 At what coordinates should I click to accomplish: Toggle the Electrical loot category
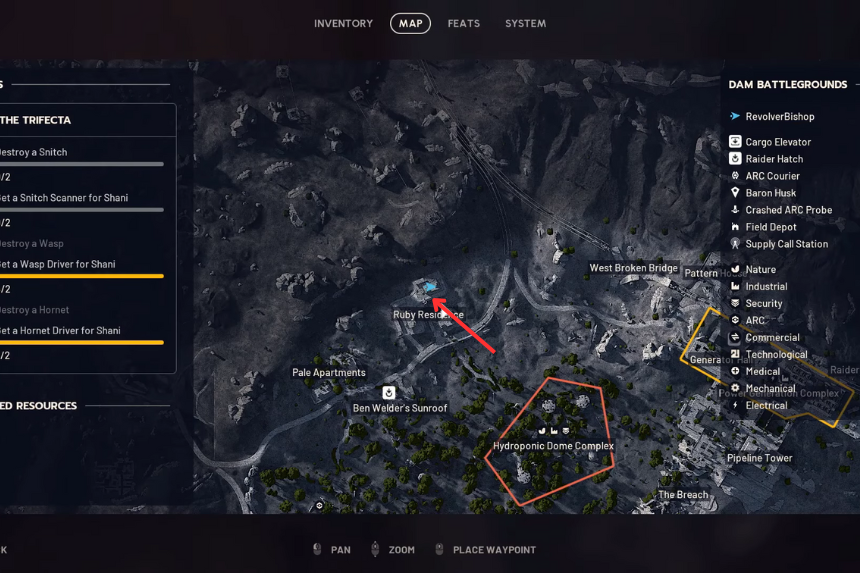[x=766, y=406]
